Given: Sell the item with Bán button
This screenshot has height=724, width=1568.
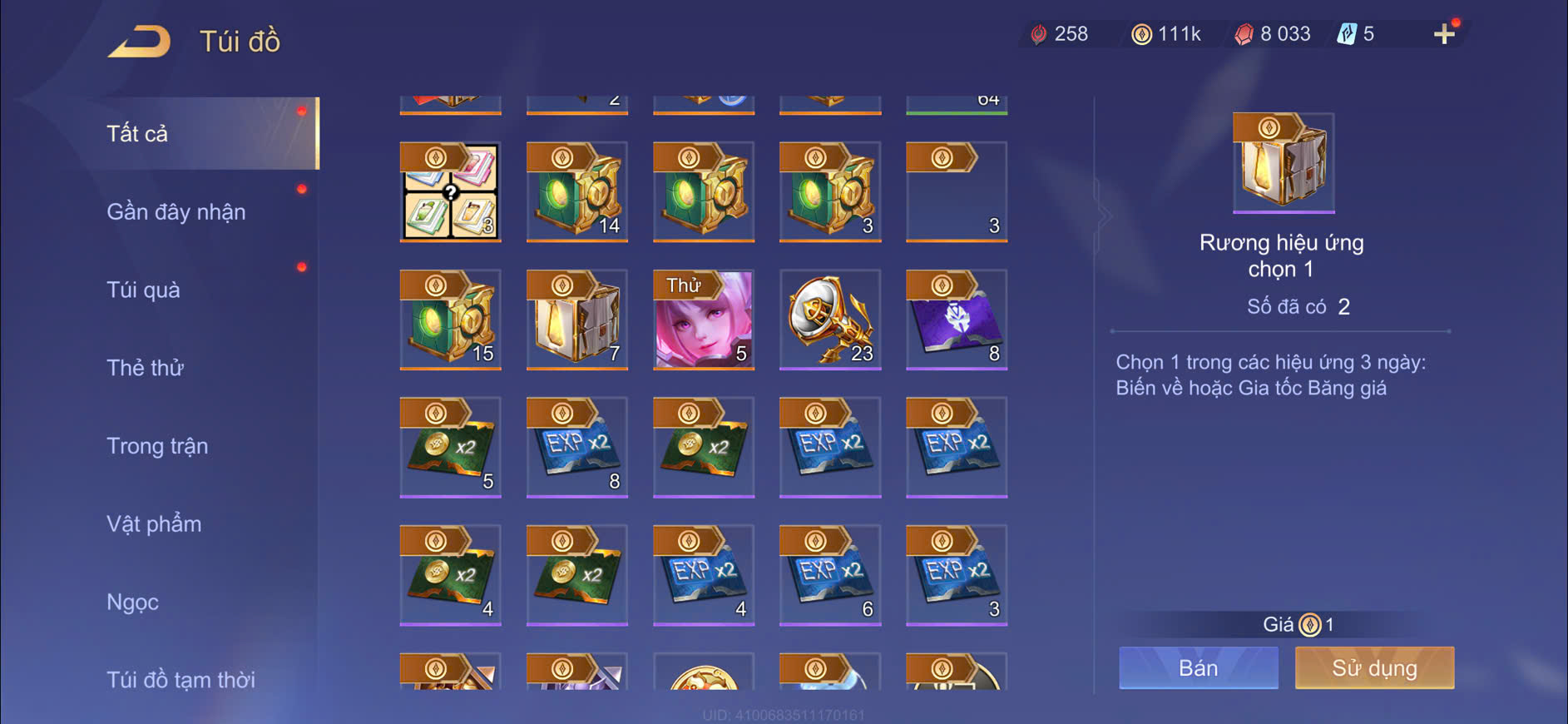Looking at the screenshot, I should [1198, 668].
